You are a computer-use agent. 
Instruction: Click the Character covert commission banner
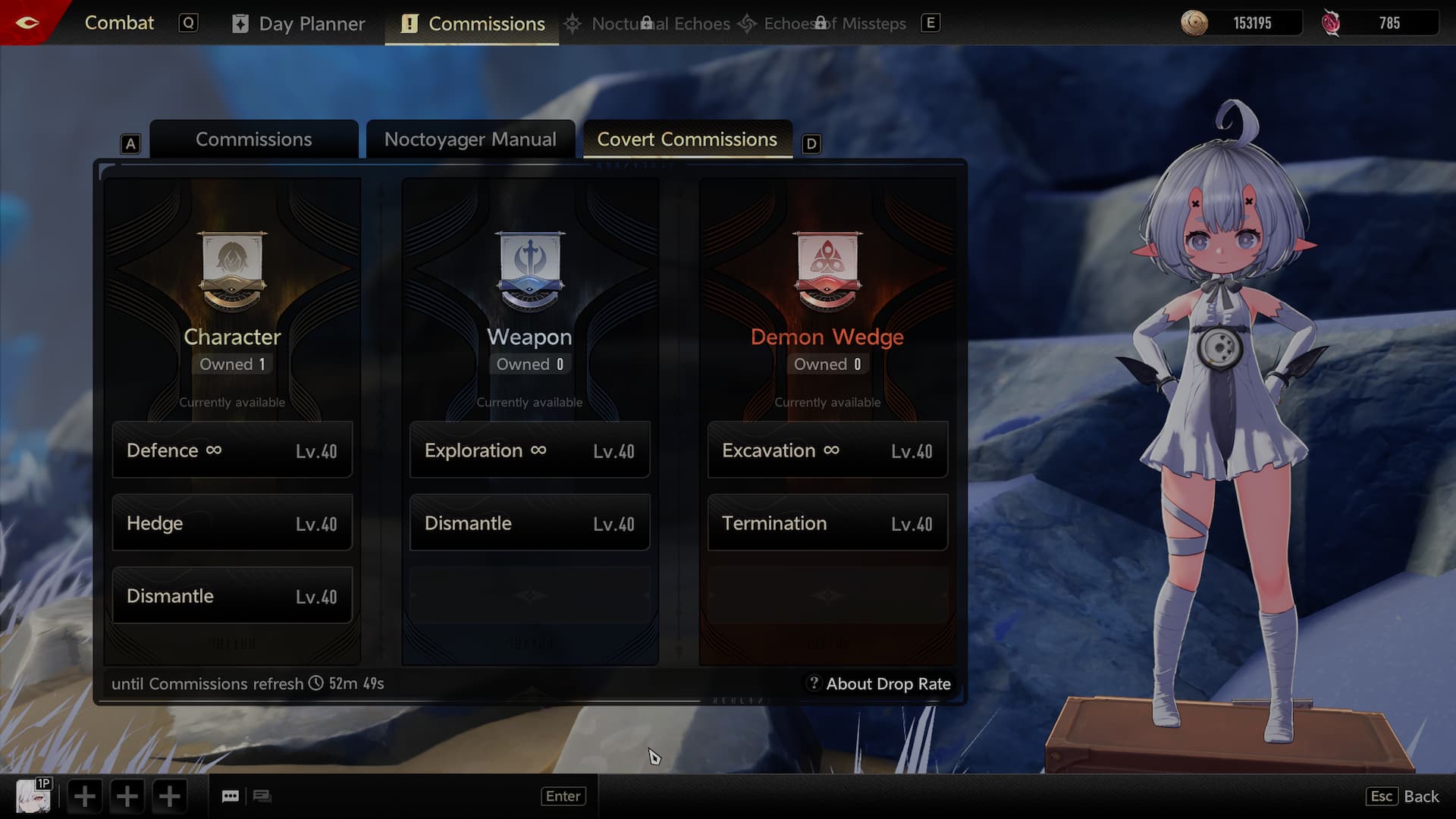[232, 271]
